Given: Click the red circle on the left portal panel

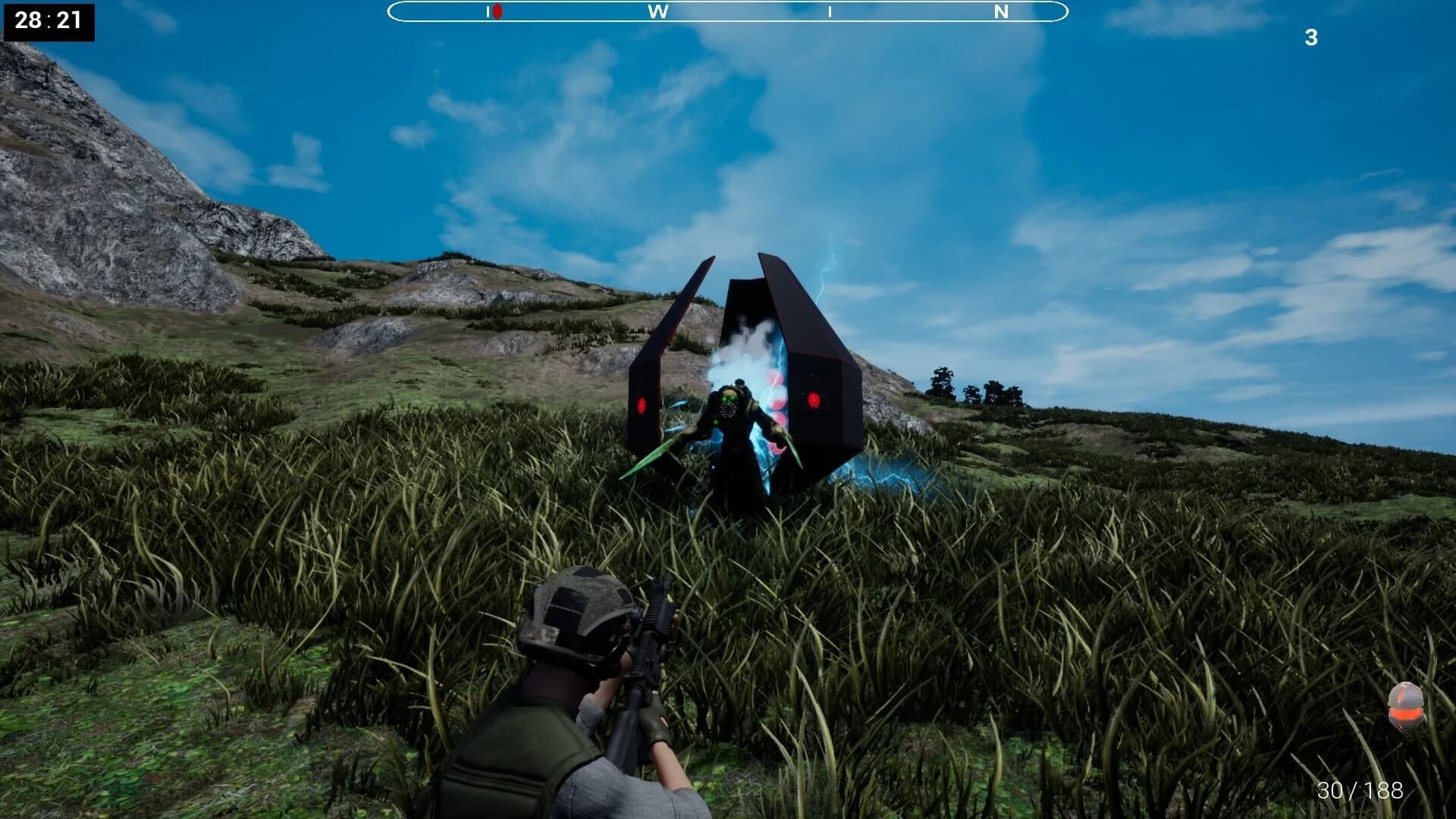Looking at the screenshot, I should [641, 405].
